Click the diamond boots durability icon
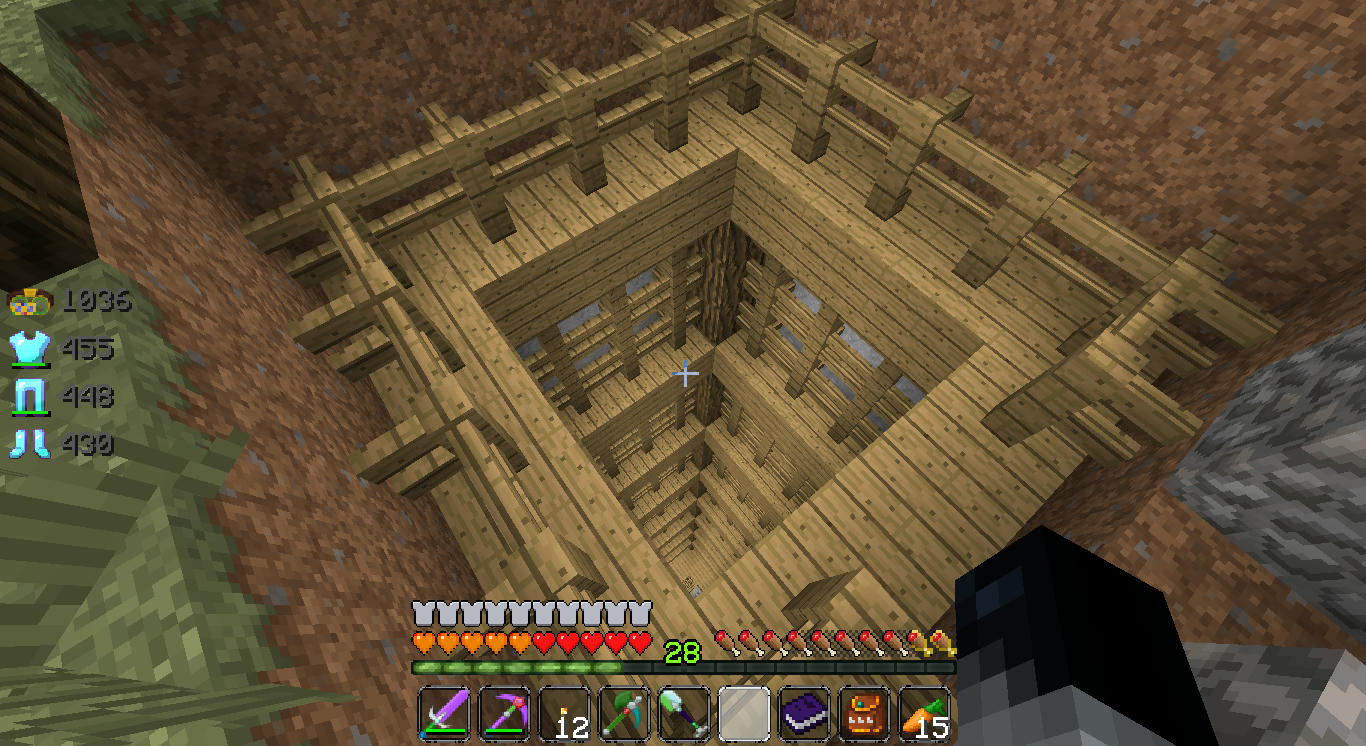This screenshot has width=1366, height=746. point(27,443)
